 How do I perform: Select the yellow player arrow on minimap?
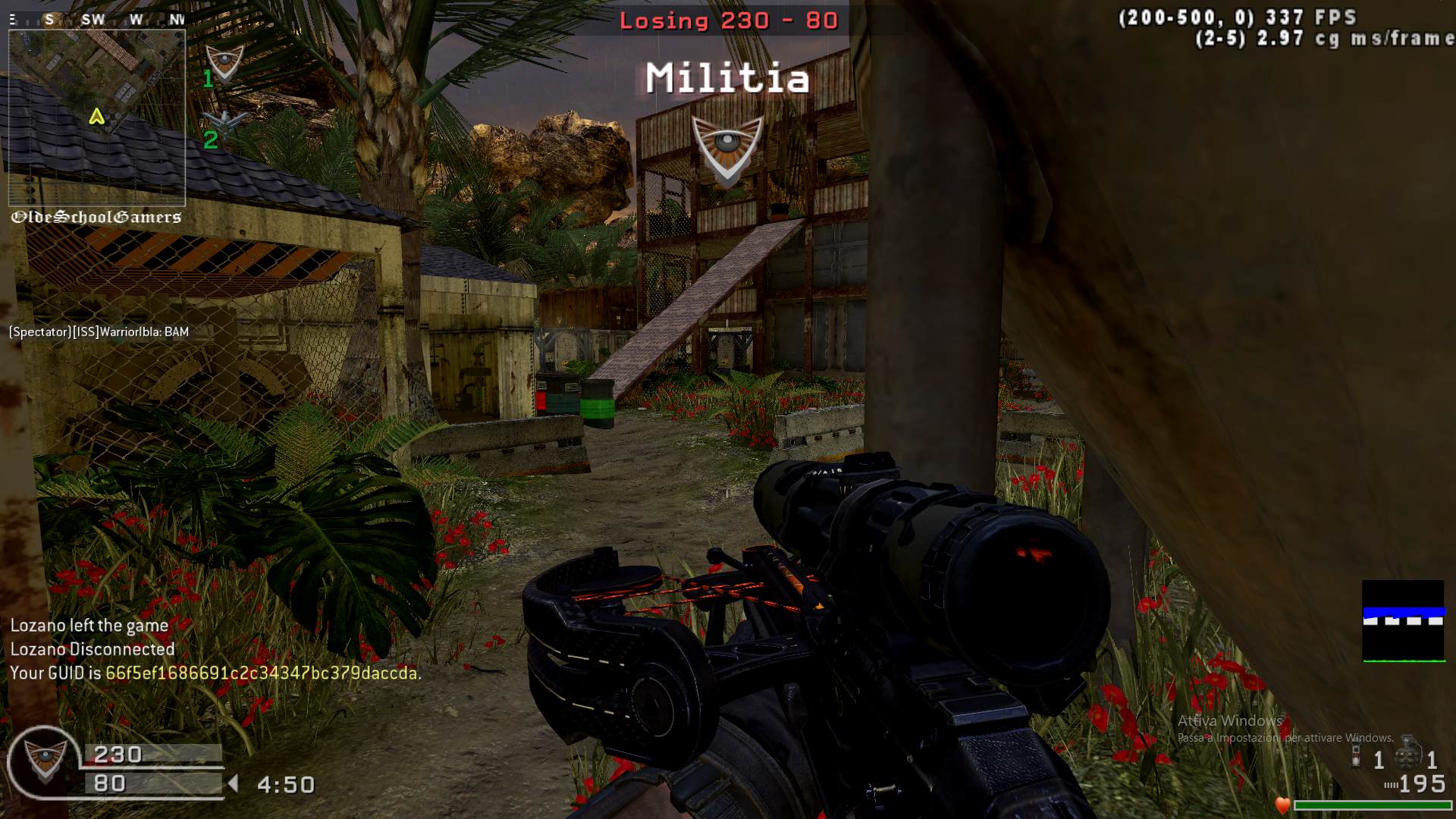96,117
